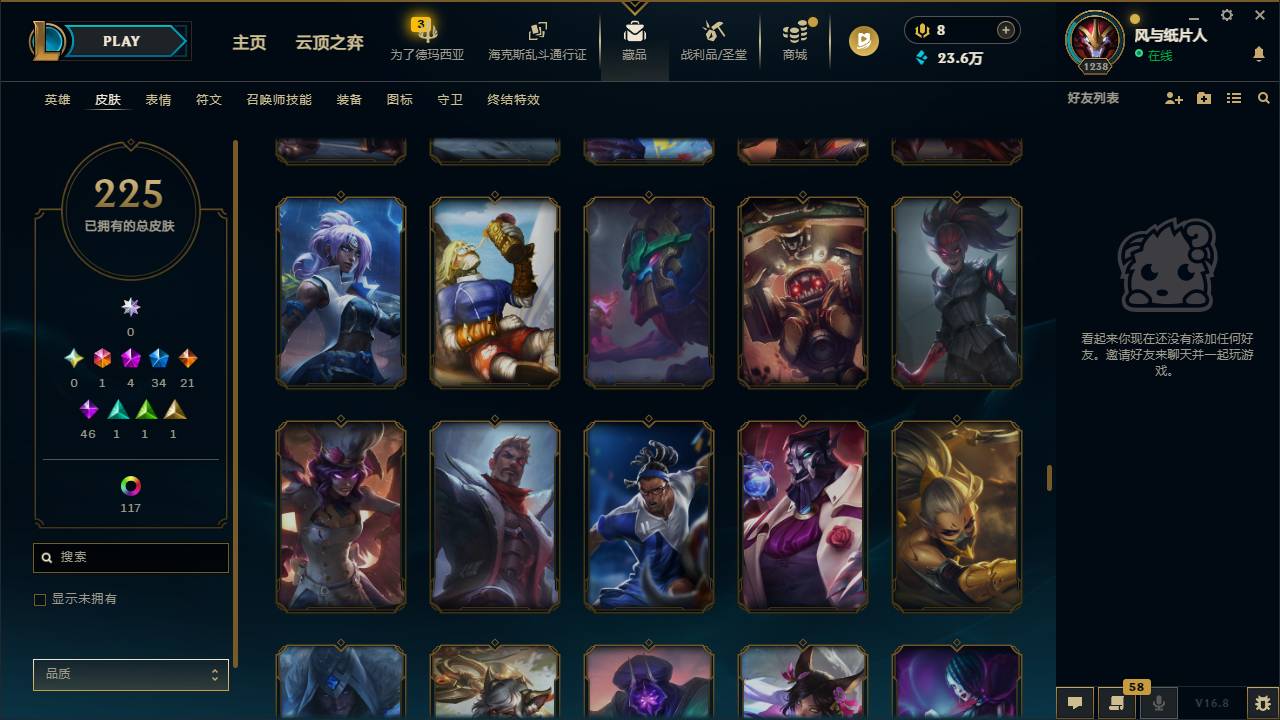Switch to the 英雄 tab

(56, 100)
